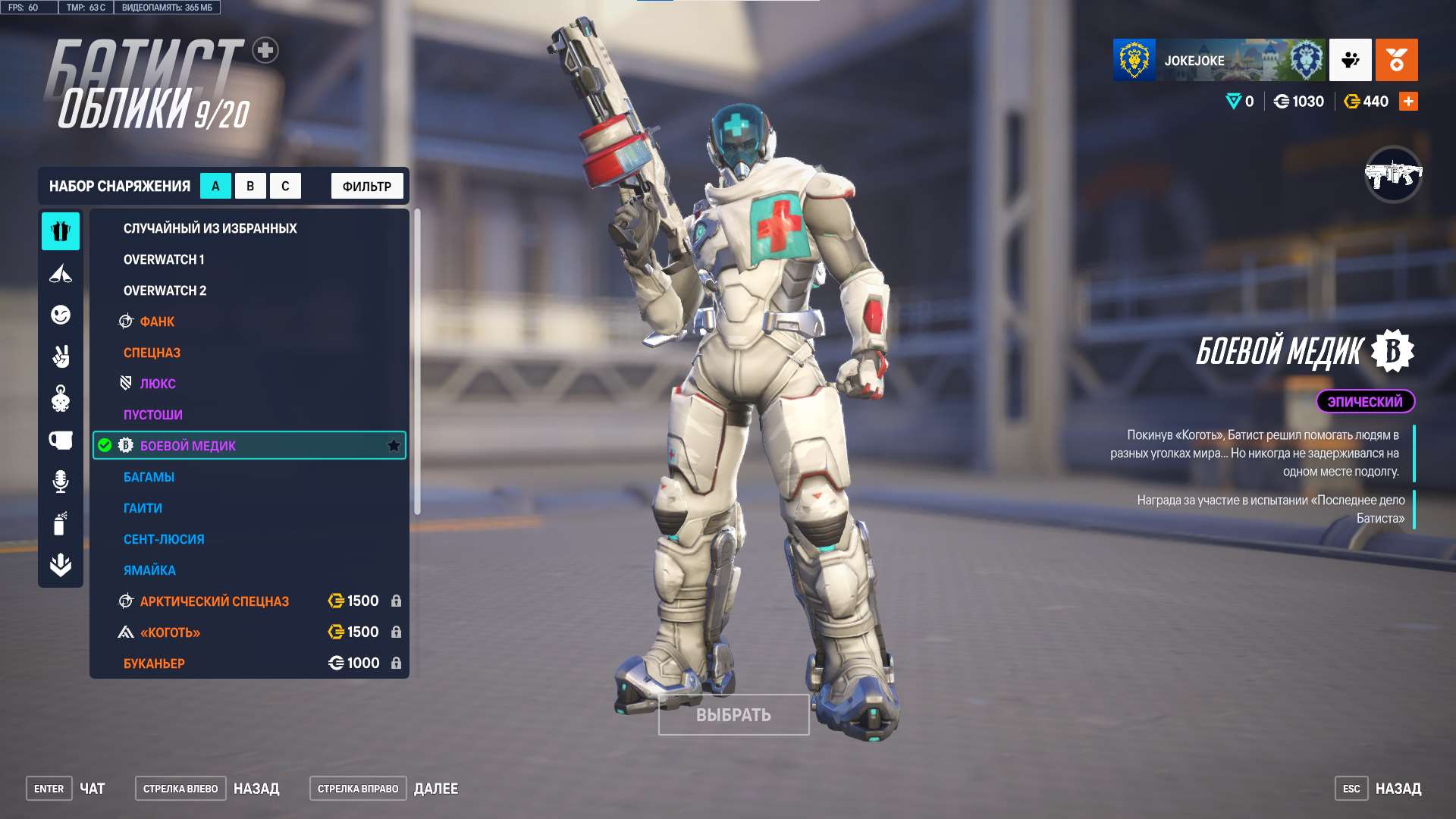Select the voice lines microphone icon
1456x819 pixels.
coord(61,480)
